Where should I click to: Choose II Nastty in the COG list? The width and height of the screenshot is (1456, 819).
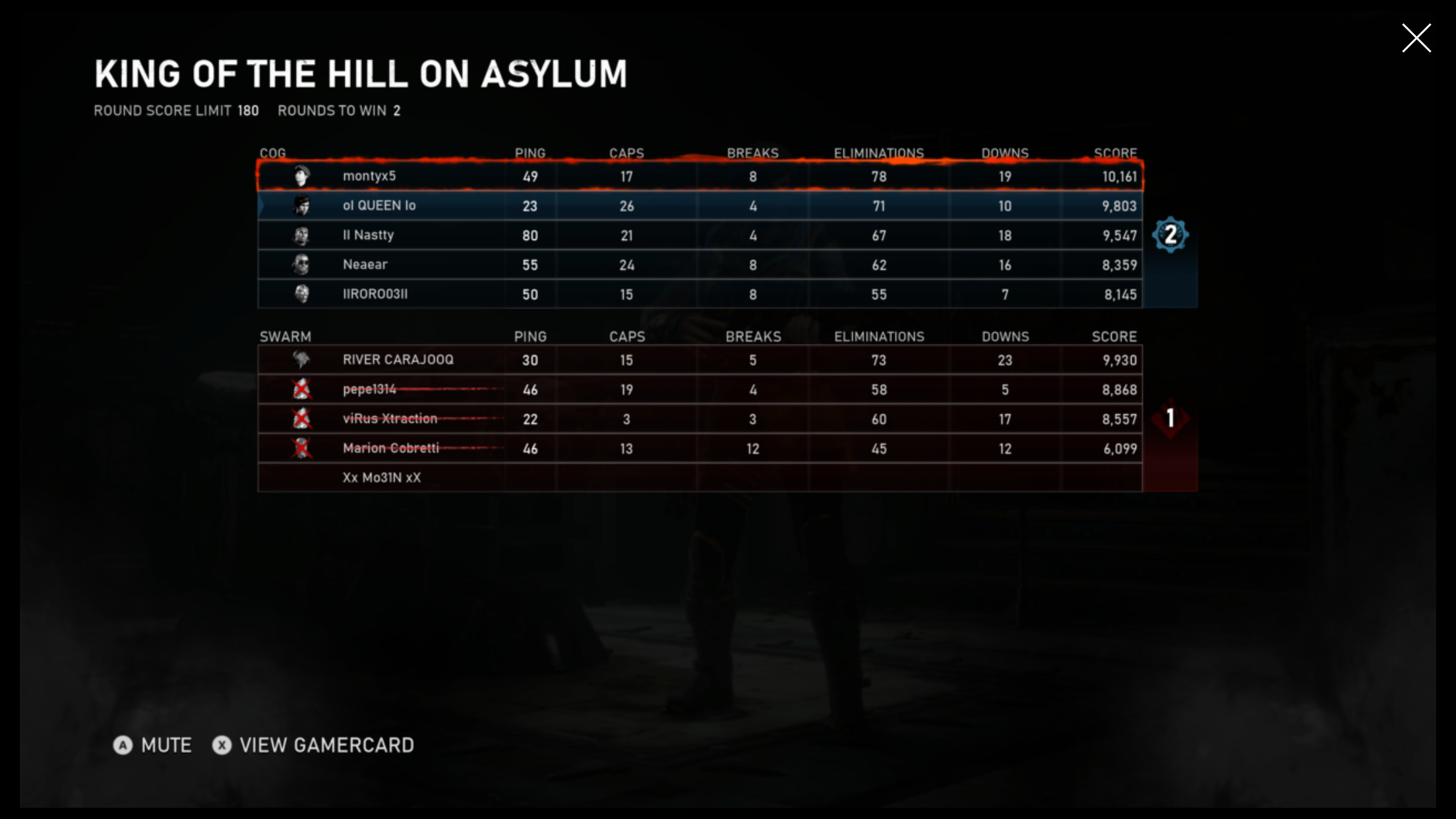click(699, 235)
